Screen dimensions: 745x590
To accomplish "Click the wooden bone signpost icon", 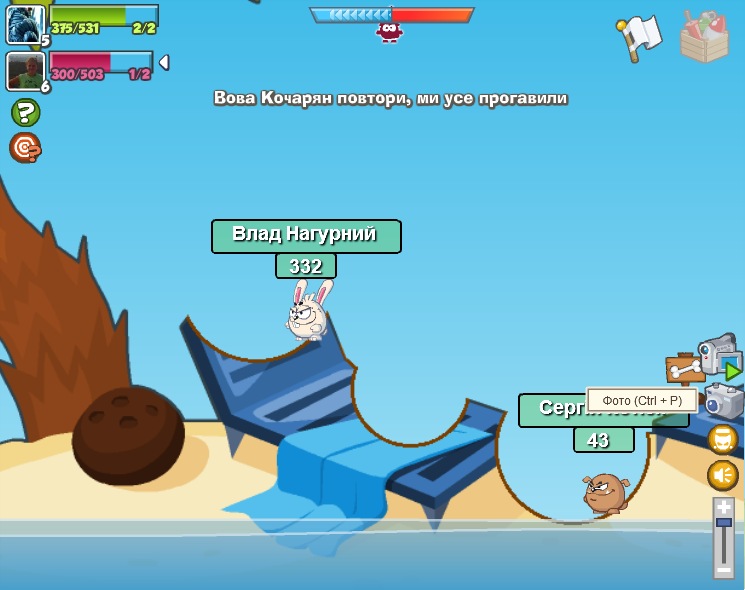I will coord(685,371).
